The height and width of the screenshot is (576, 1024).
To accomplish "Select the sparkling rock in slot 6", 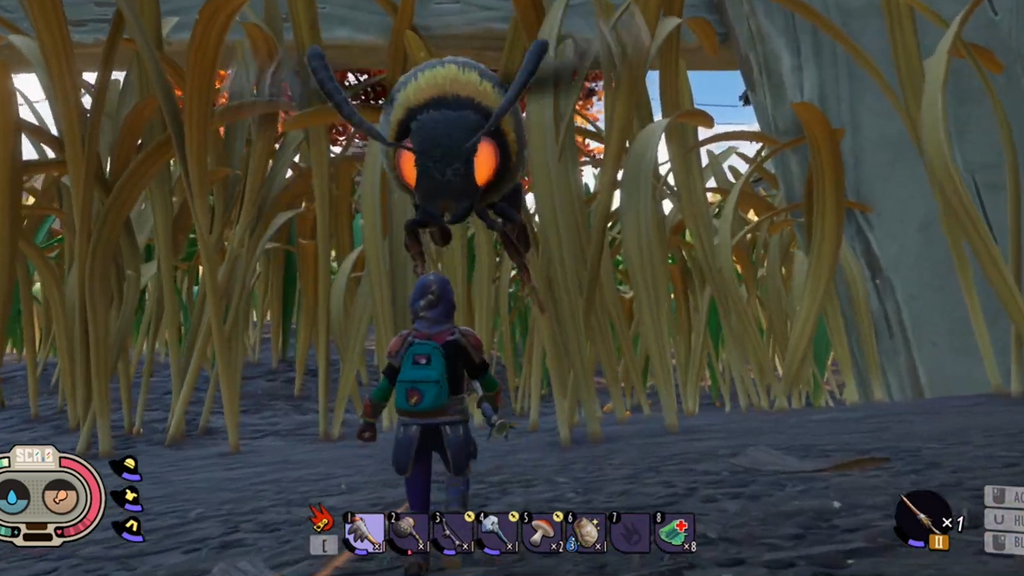I will pyautogui.click(x=585, y=533).
